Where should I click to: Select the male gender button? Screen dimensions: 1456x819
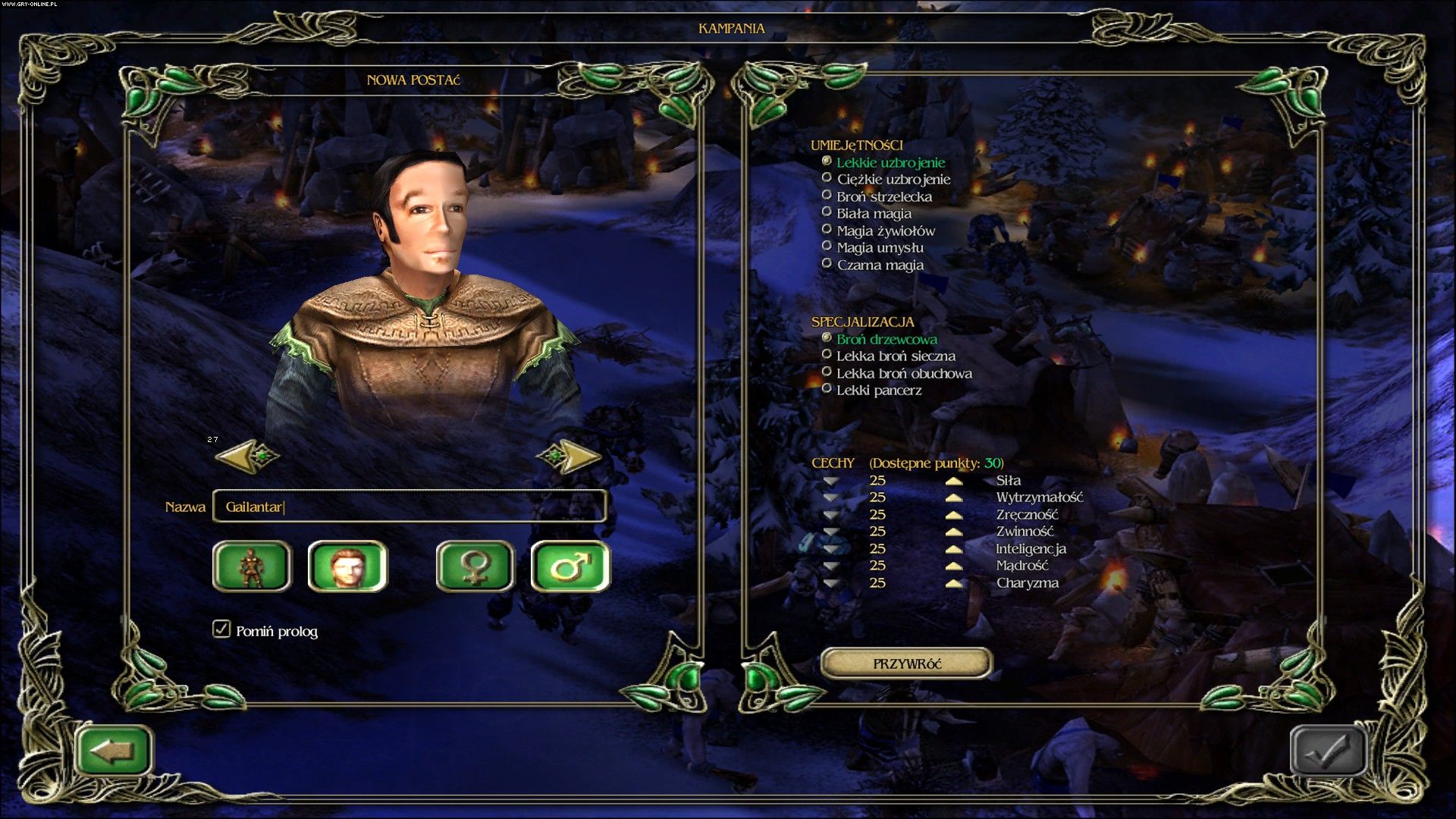coord(570,566)
